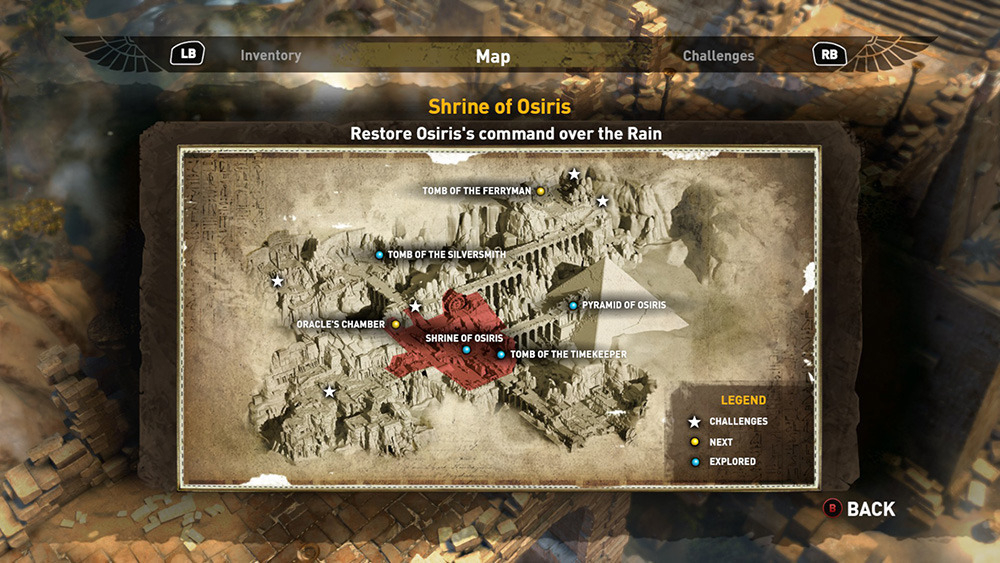The height and width of the screenshot is (563, 1000).
Task: Click the Challenges entry in the legend
Action: click(x=730, y=422)
